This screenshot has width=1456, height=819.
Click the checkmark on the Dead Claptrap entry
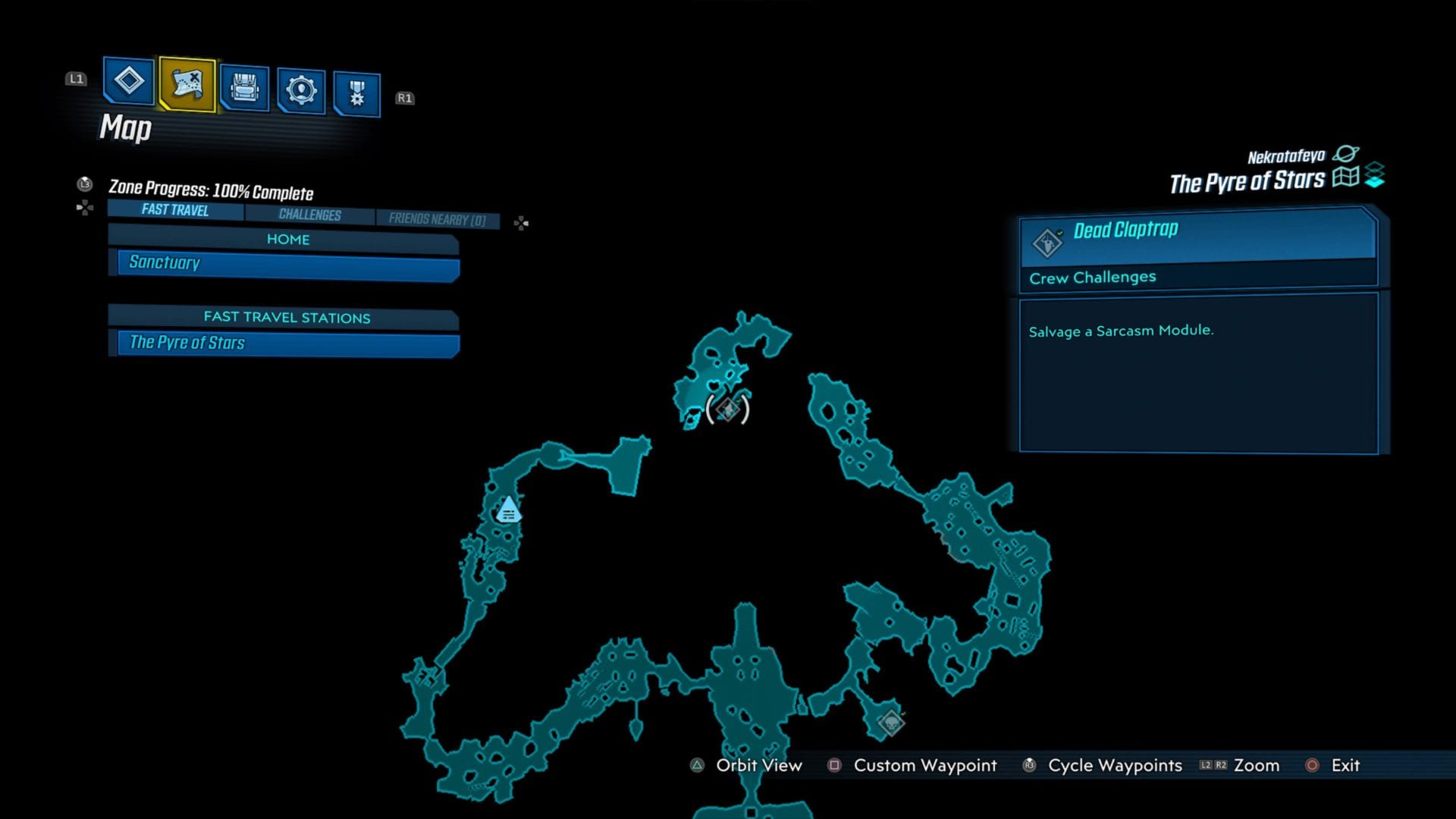pyautogui.click(x=1059, y=231)
